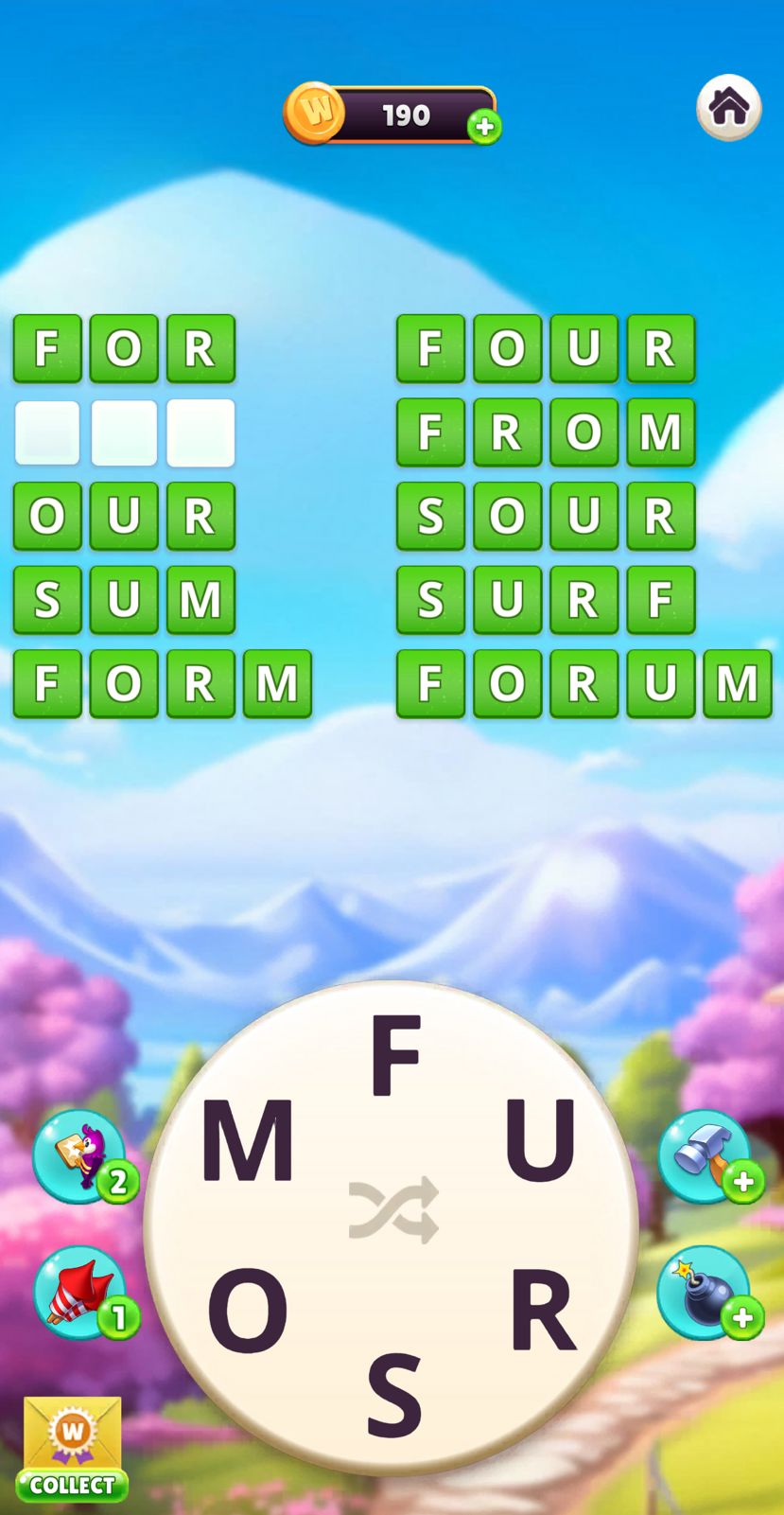Select letter S on the wheel

[393, 1394]
